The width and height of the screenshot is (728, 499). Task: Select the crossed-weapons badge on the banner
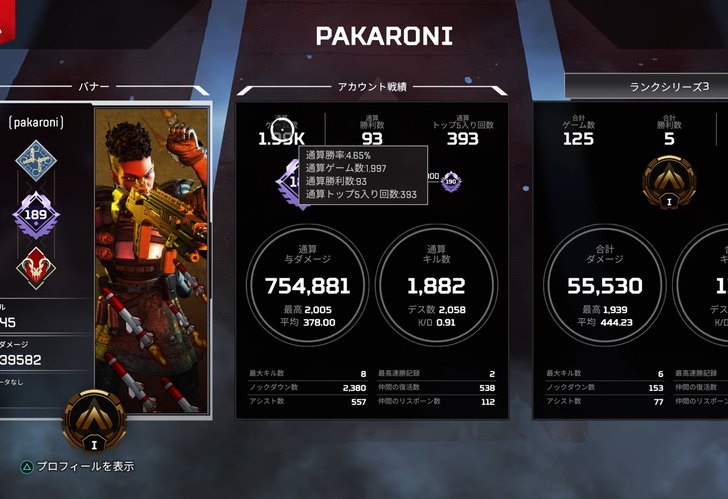[37, 160]
